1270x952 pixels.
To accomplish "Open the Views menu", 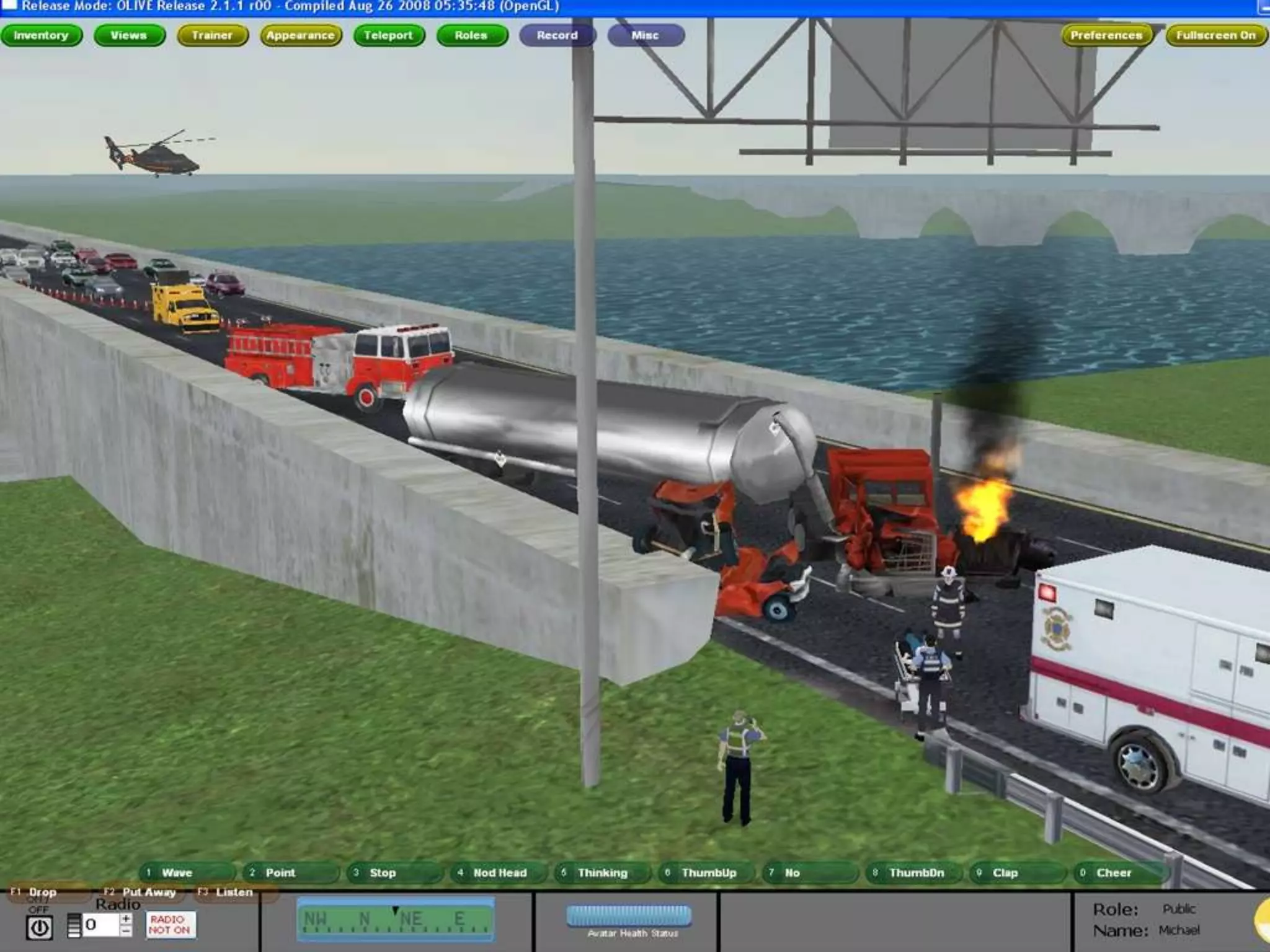I will click(x=129, y=35).
